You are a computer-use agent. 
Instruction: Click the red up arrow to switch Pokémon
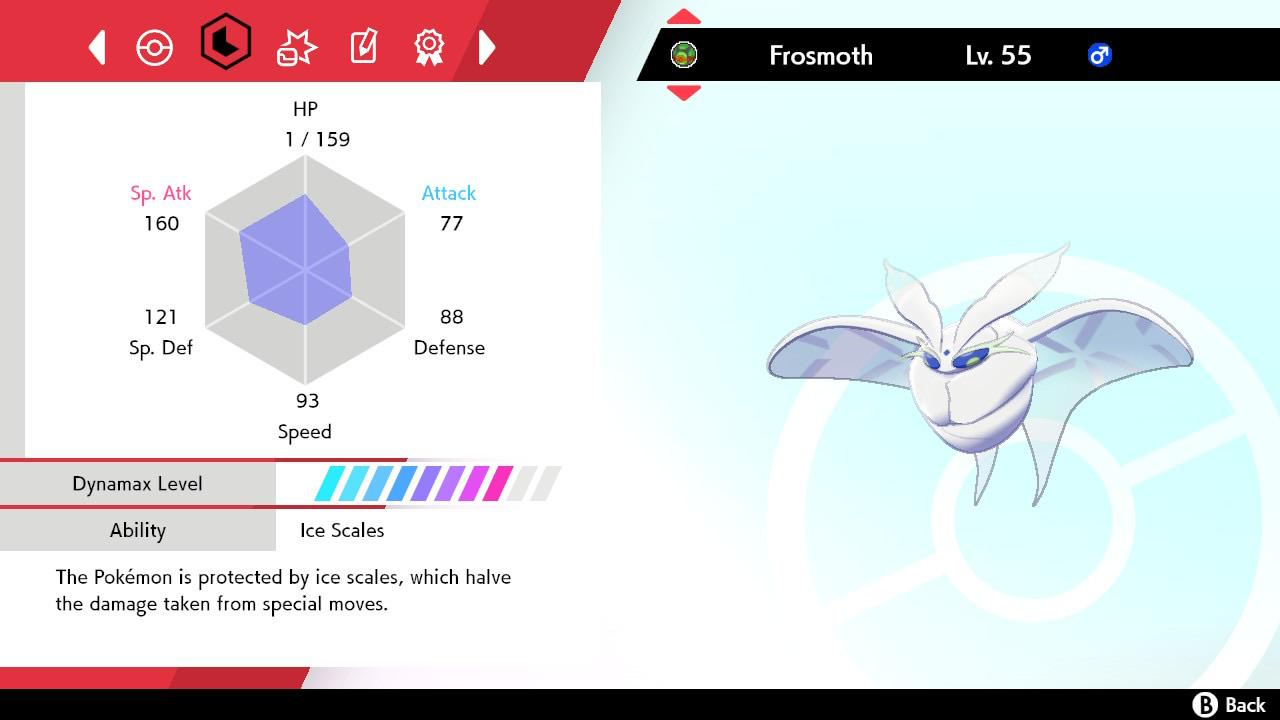coord(684,15)
